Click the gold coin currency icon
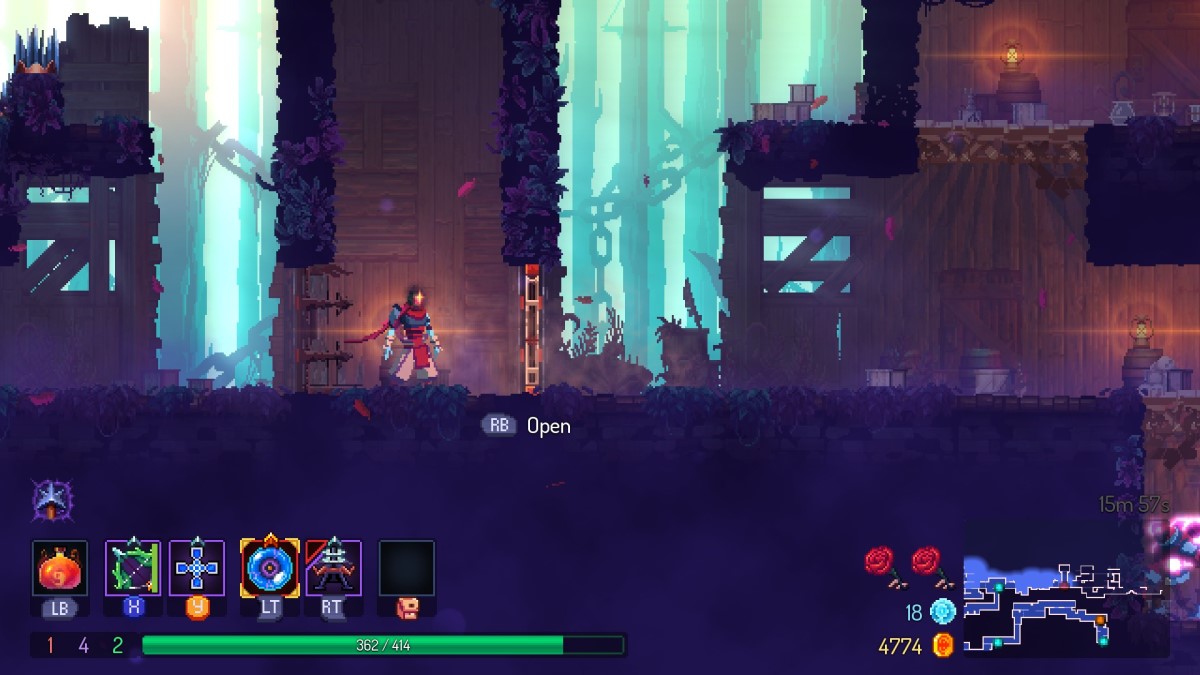Screen dimensions: 1200x675 (x=942, y=646)
